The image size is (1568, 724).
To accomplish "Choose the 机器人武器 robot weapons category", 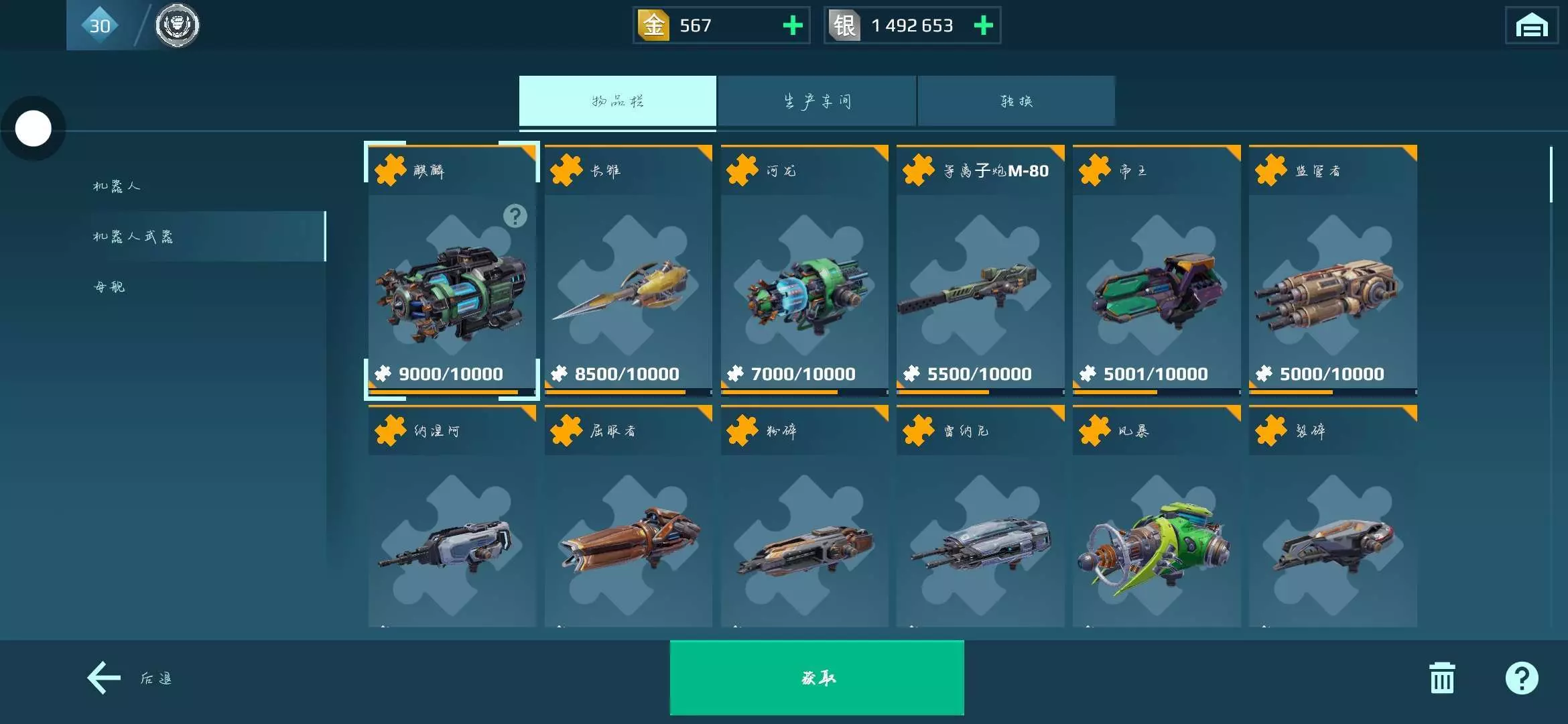I will 133,236.
